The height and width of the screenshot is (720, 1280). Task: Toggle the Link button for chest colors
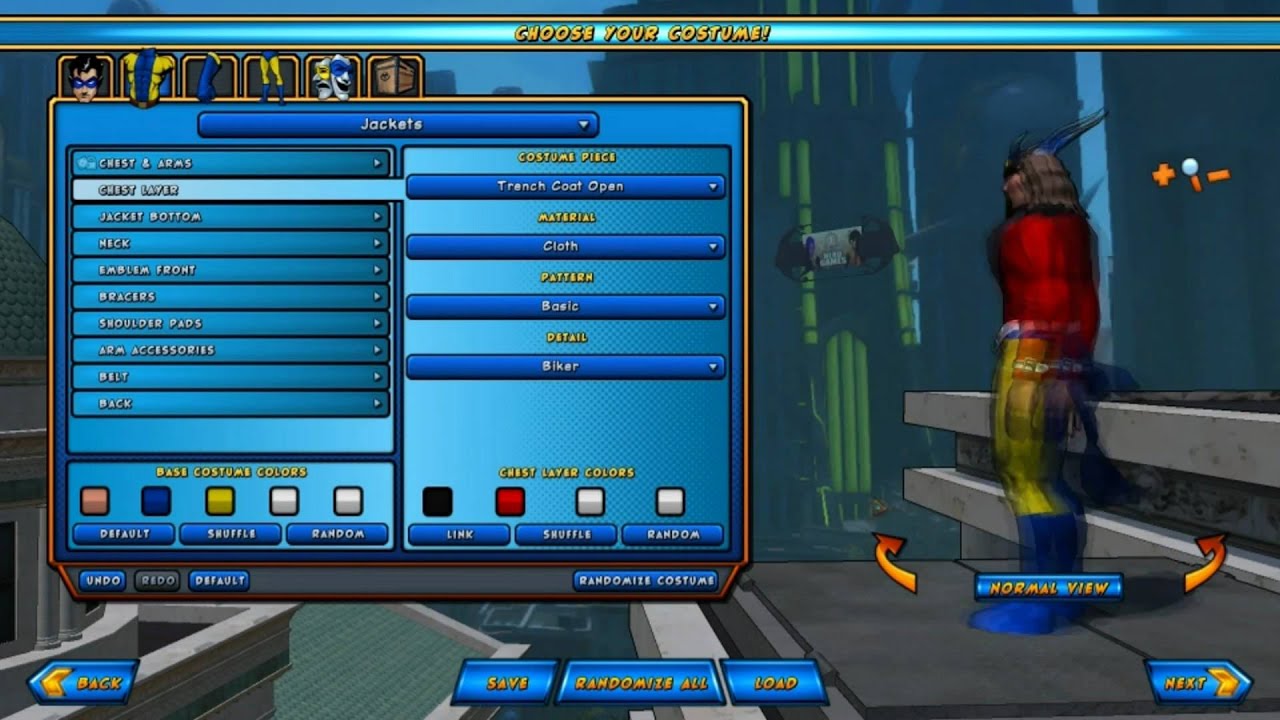[459, 535]
